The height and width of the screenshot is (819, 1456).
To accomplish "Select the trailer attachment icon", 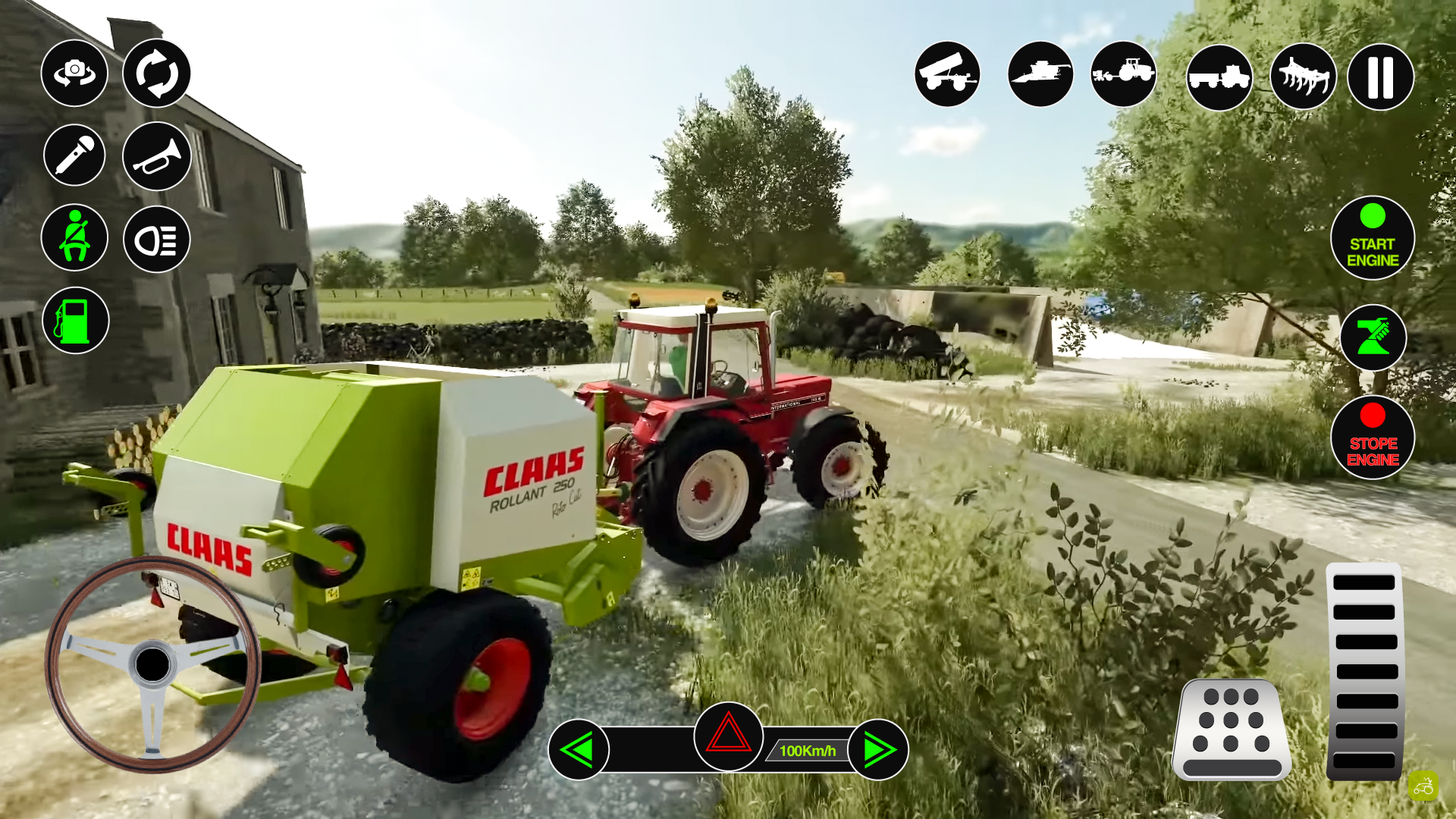I will tap(947, 76).
